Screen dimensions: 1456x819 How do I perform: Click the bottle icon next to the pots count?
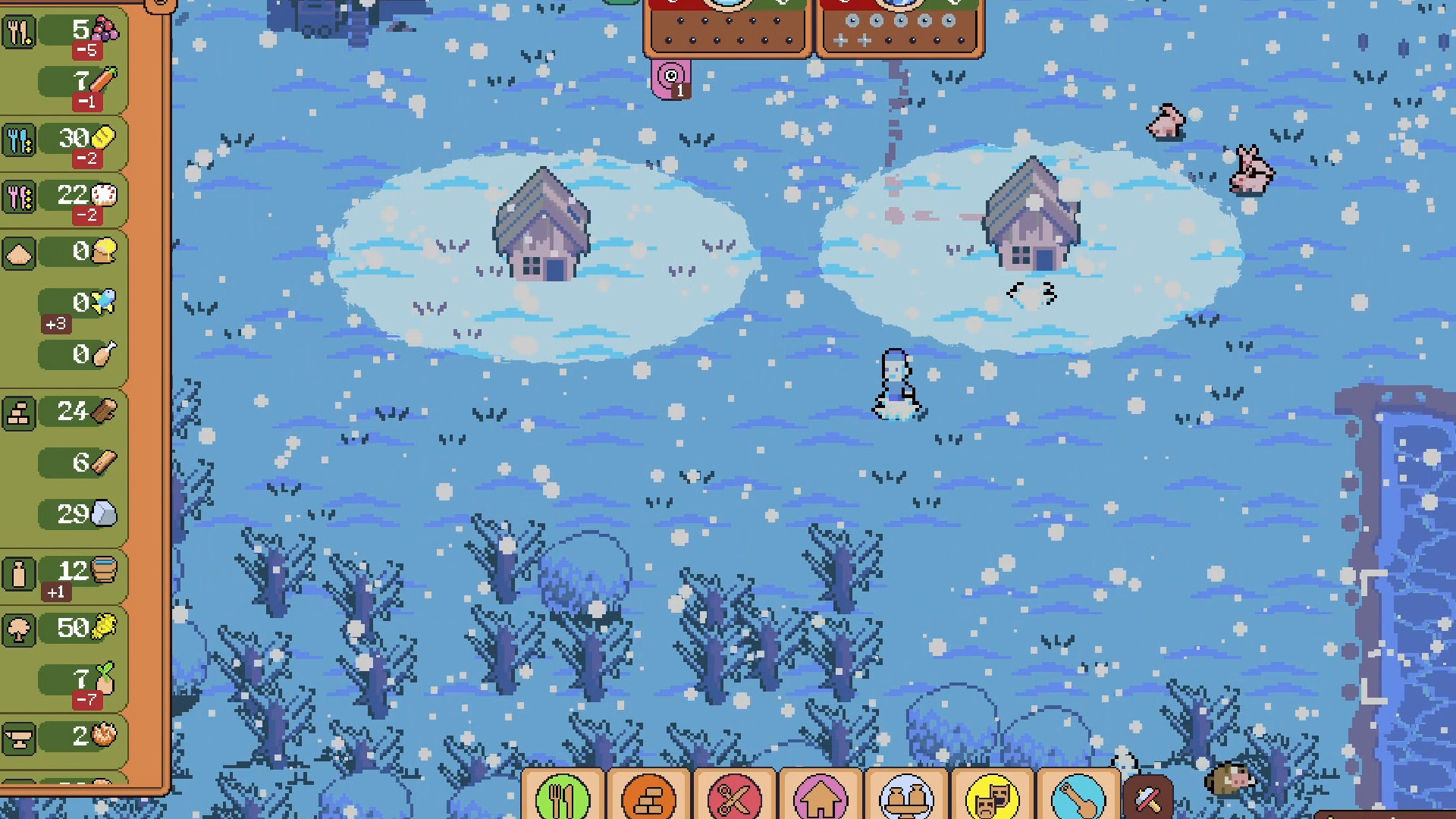point(19,575)
